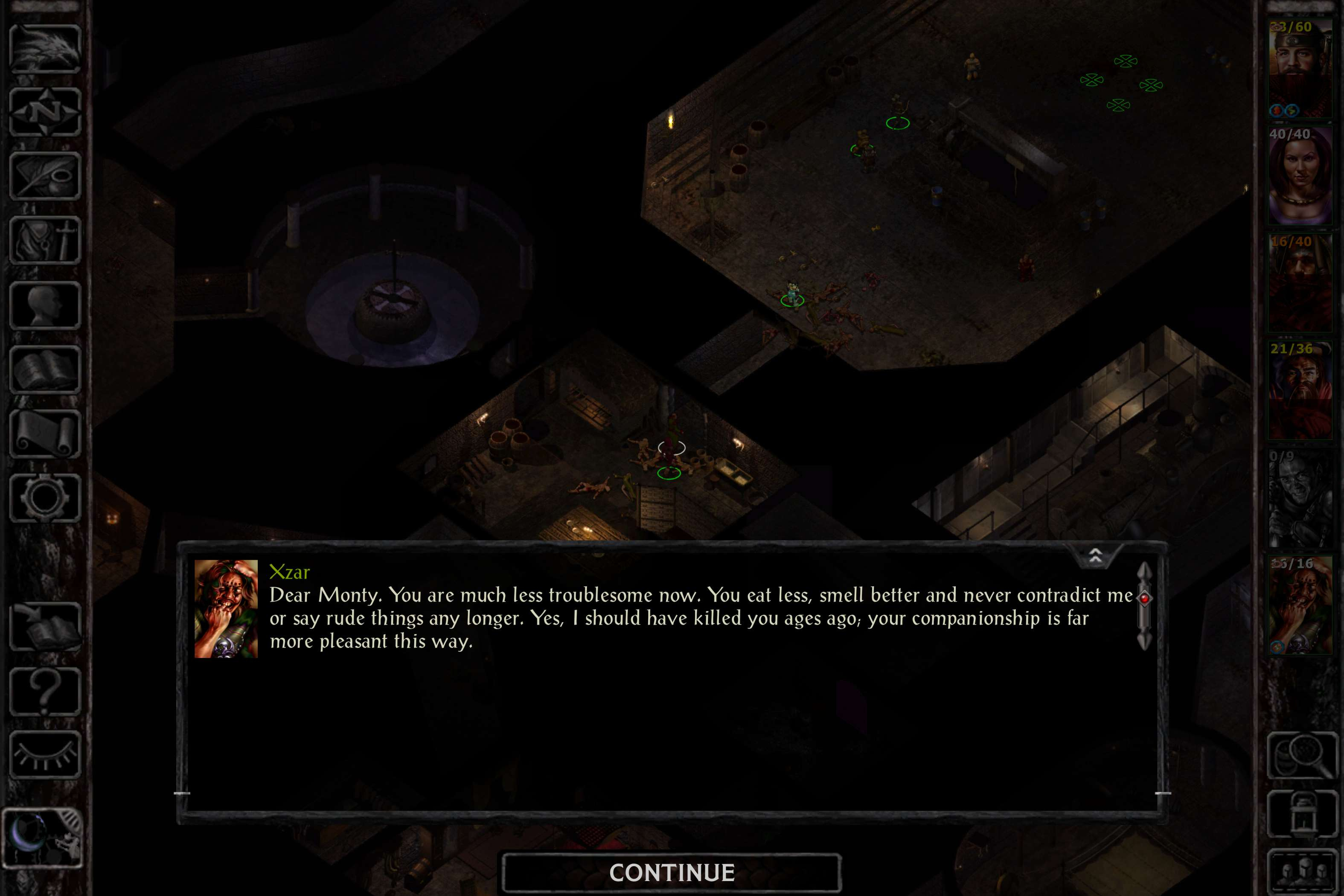
Task: Toggle interface visibility with the closed eye icon
Action: 45,754
